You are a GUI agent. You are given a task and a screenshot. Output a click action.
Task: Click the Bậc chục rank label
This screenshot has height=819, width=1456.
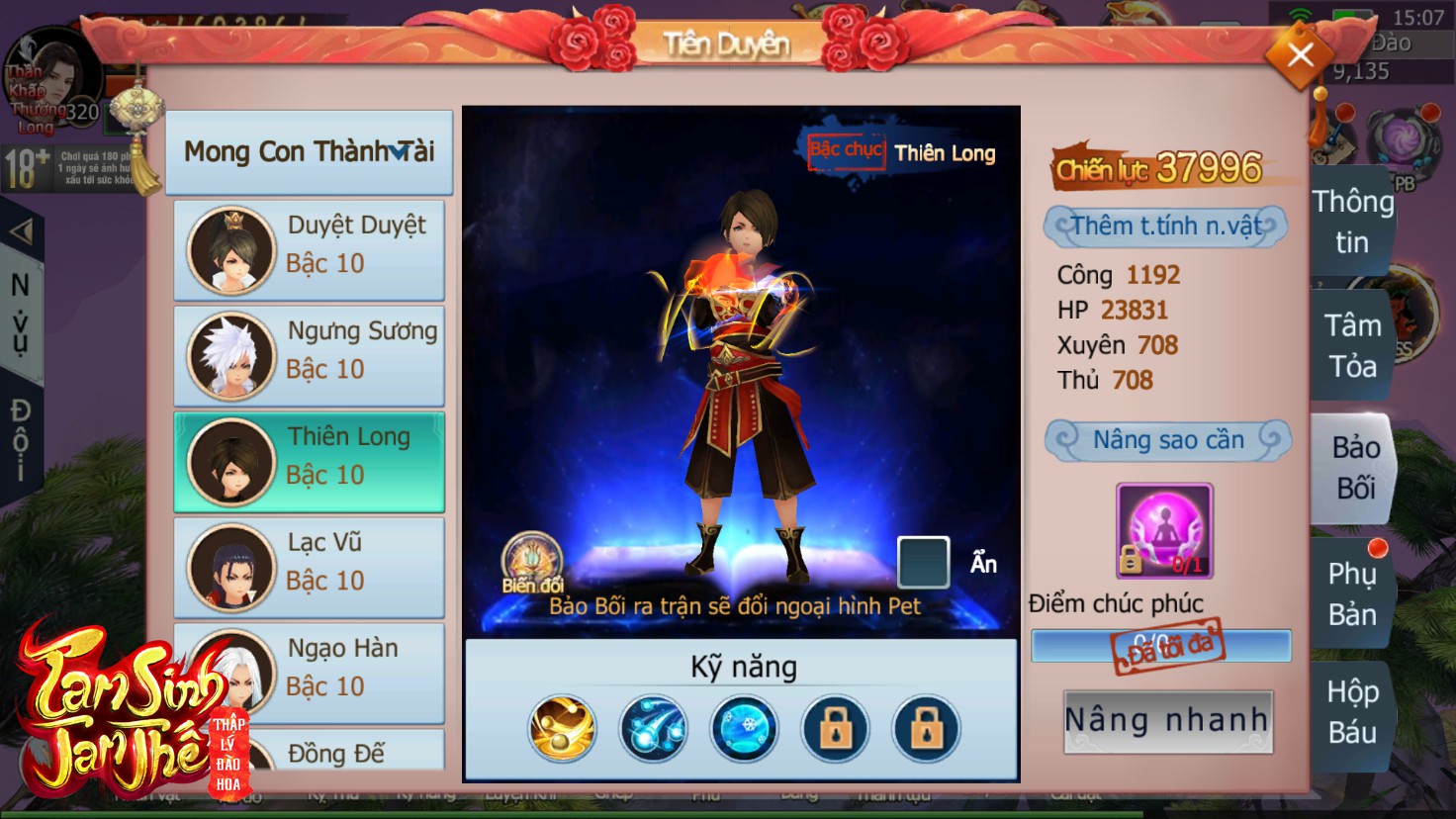click(x=846, y=151)
